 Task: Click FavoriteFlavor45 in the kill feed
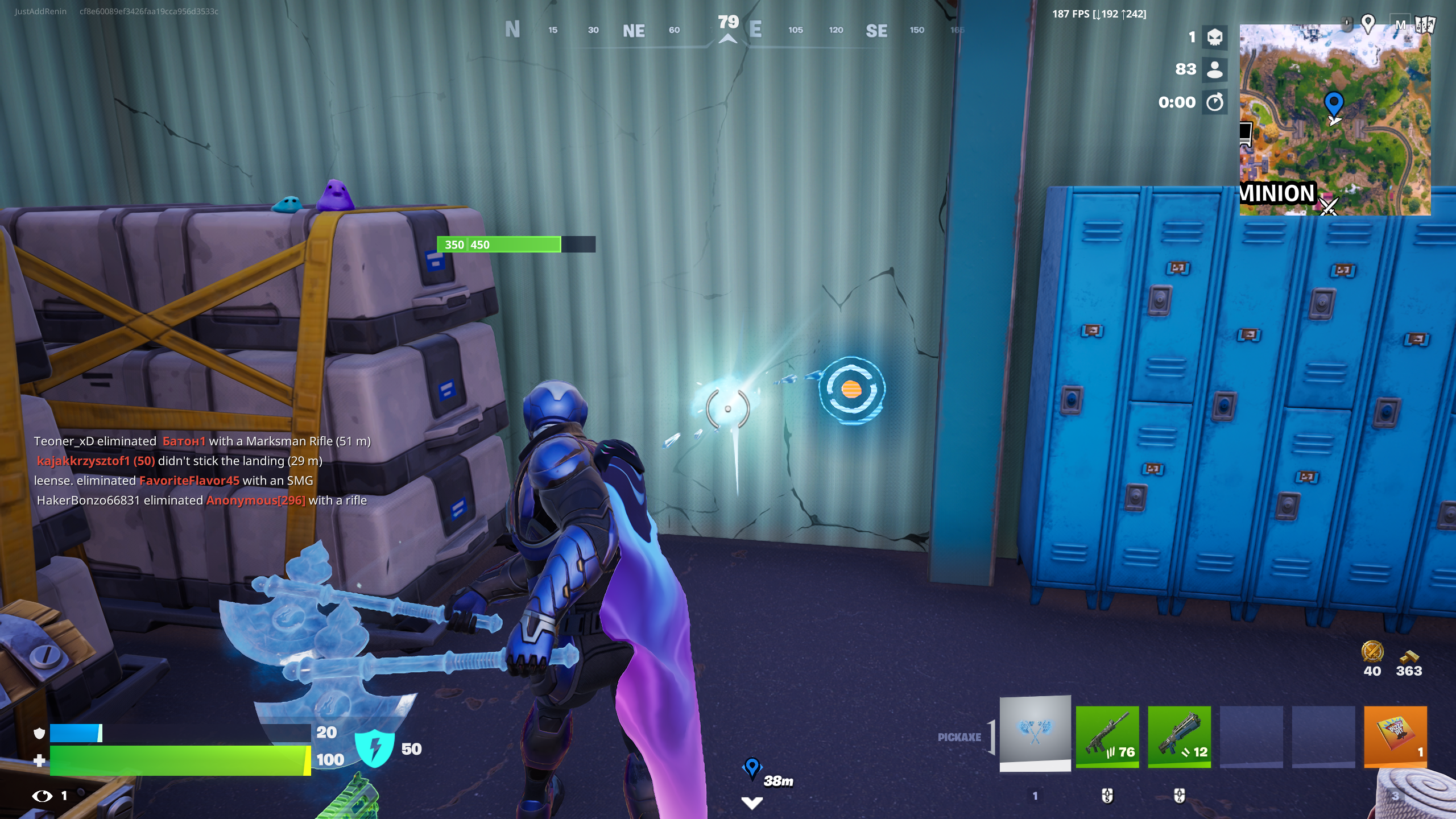(189, 480)
